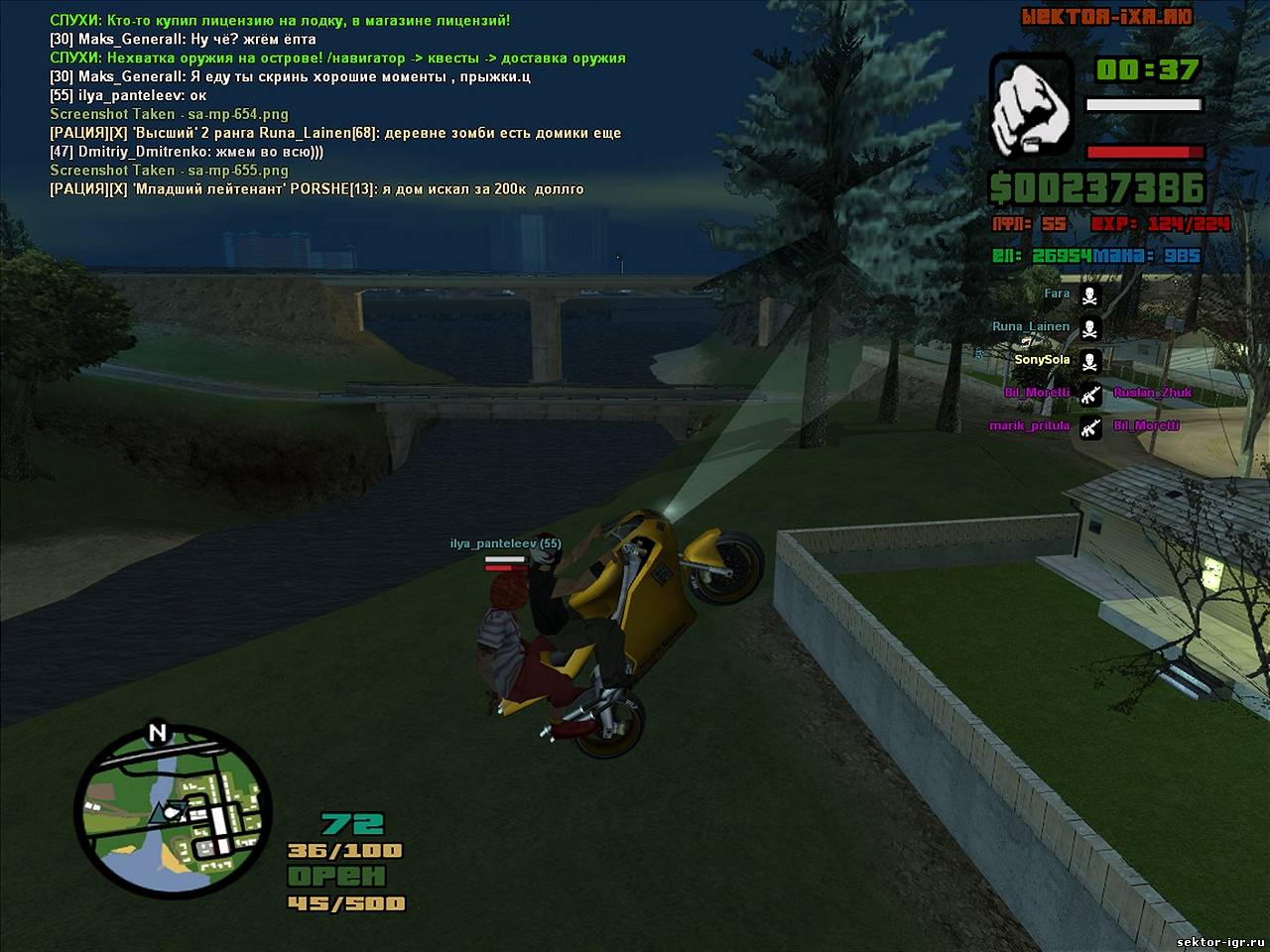Select Dmitriy_Dmitrenko's chat message
The height and width of the screenshot is (952, 1270).
click(187, 152)
